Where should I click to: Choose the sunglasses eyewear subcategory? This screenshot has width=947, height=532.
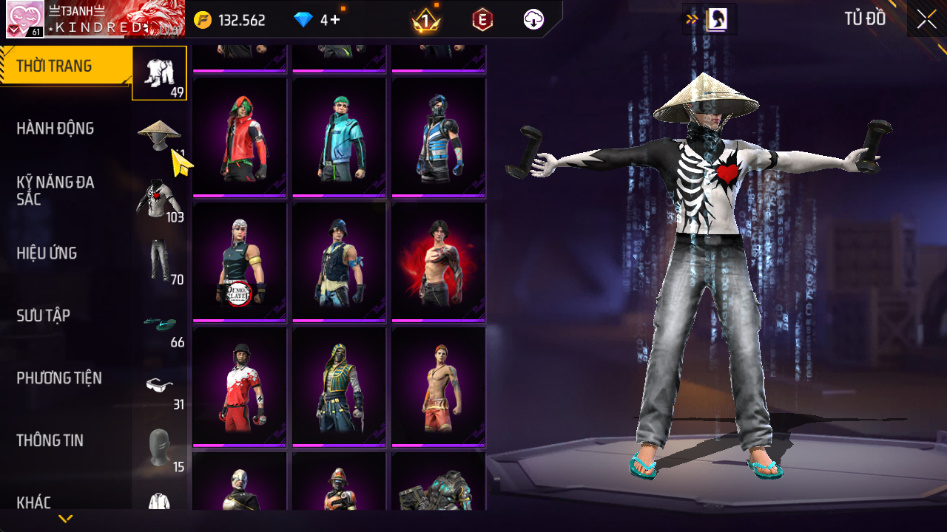click(x=159, y=385)
